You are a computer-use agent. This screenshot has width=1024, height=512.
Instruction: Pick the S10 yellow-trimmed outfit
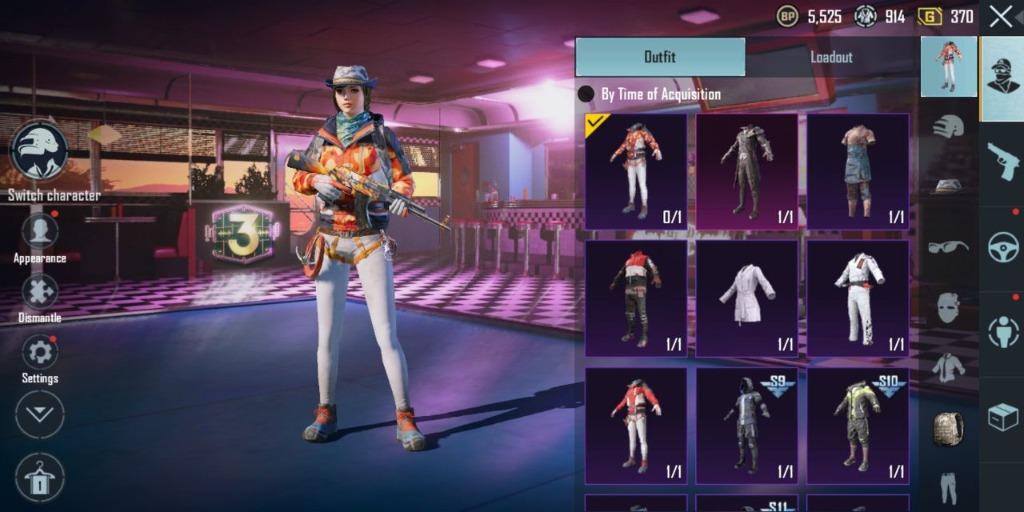click(x=858, y=425)
